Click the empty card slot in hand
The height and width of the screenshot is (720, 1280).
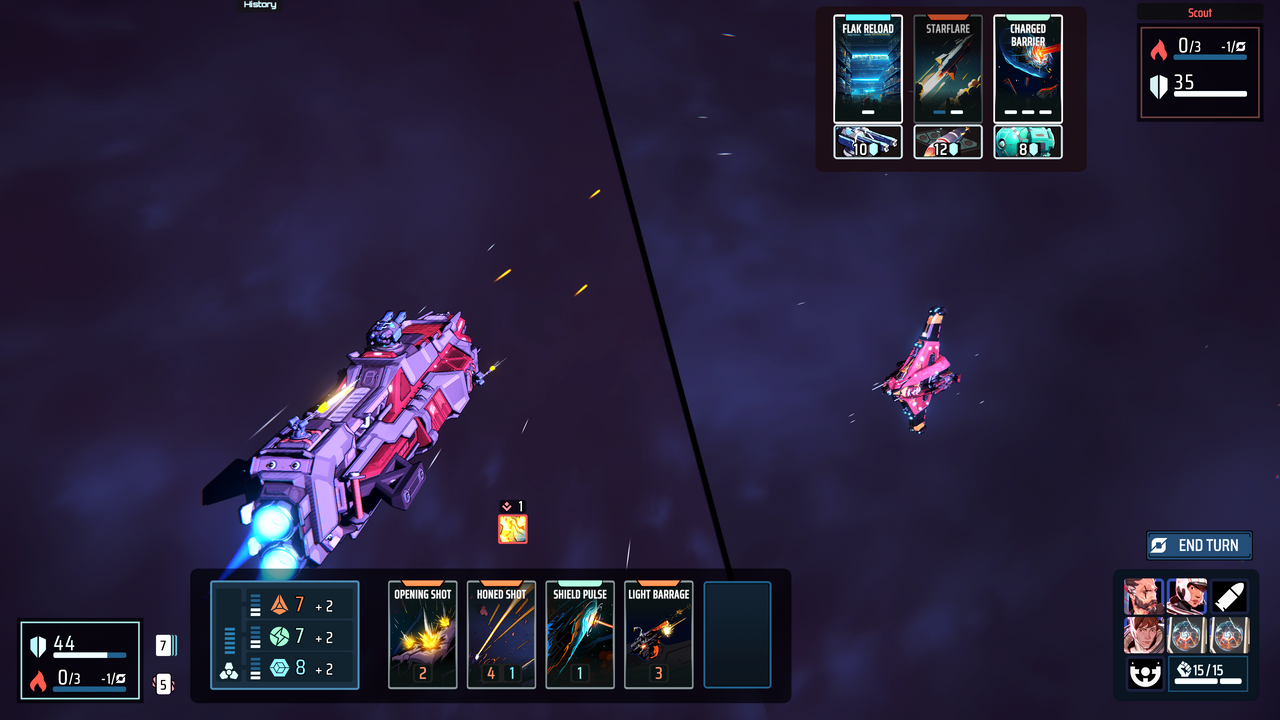(x=736, y=636)
